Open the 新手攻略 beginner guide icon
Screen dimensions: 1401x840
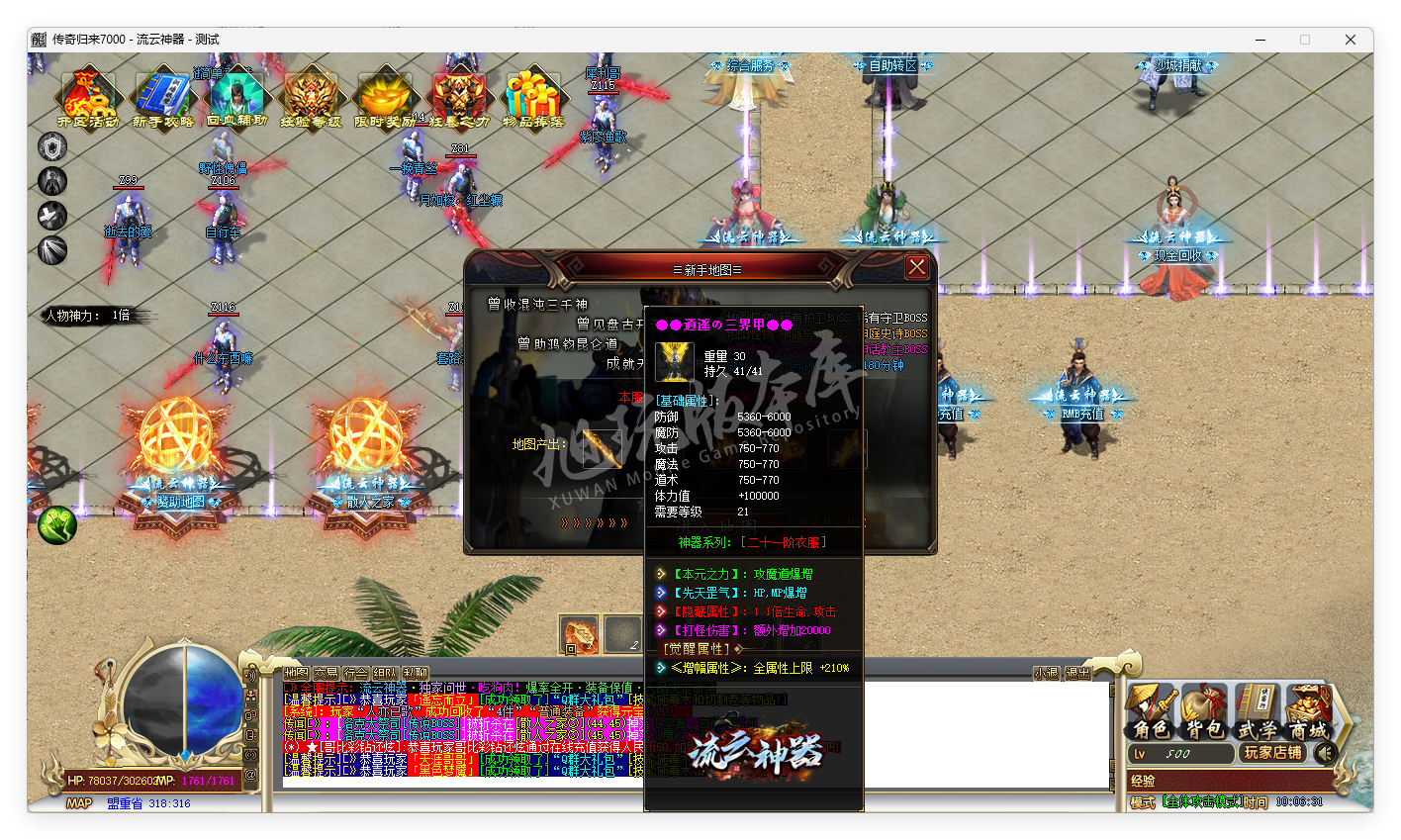[161, 96]
